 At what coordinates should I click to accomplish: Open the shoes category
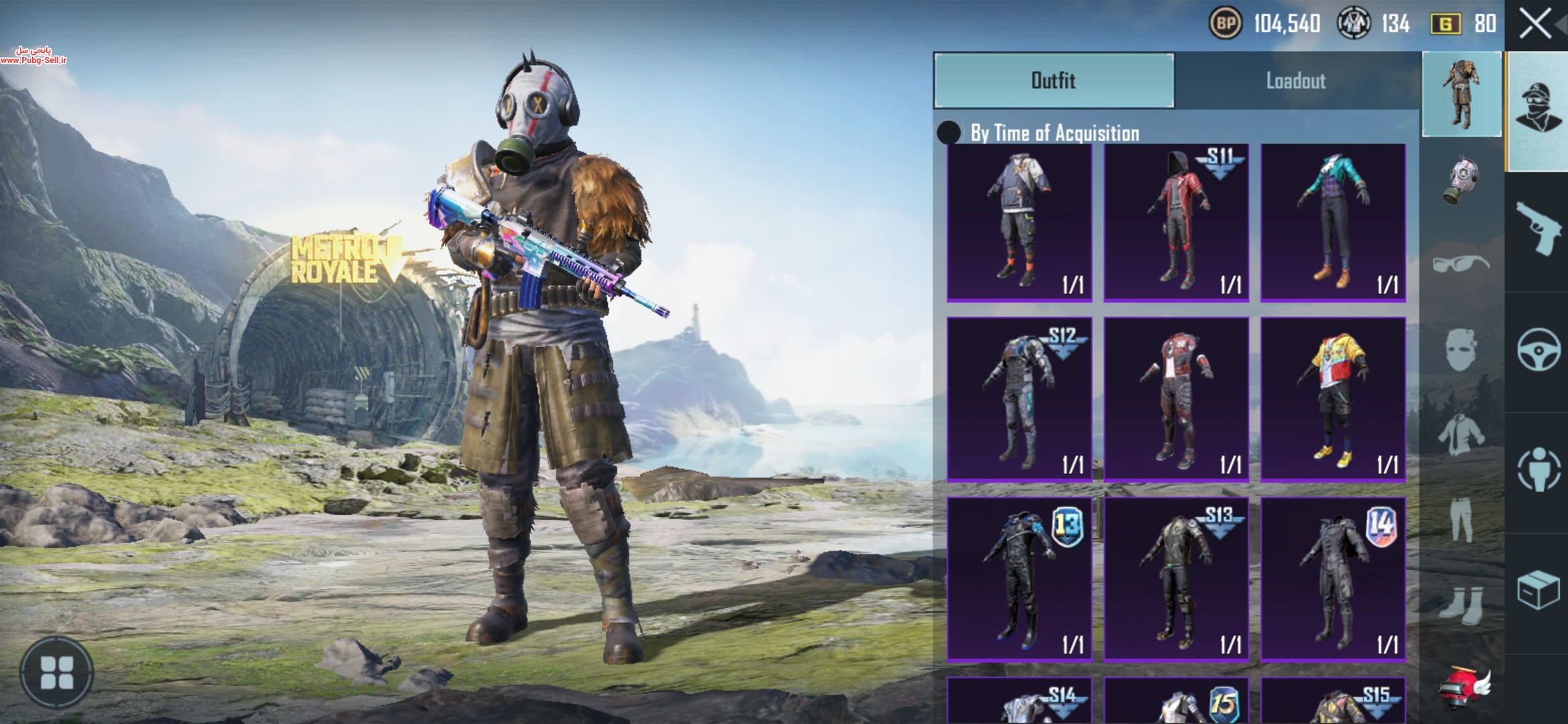(1461, 605)
